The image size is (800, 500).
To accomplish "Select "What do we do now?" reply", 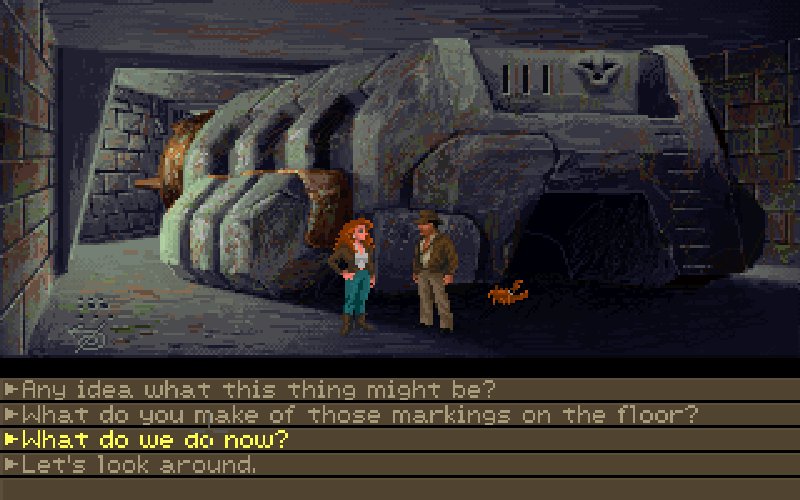I will 155,439.
